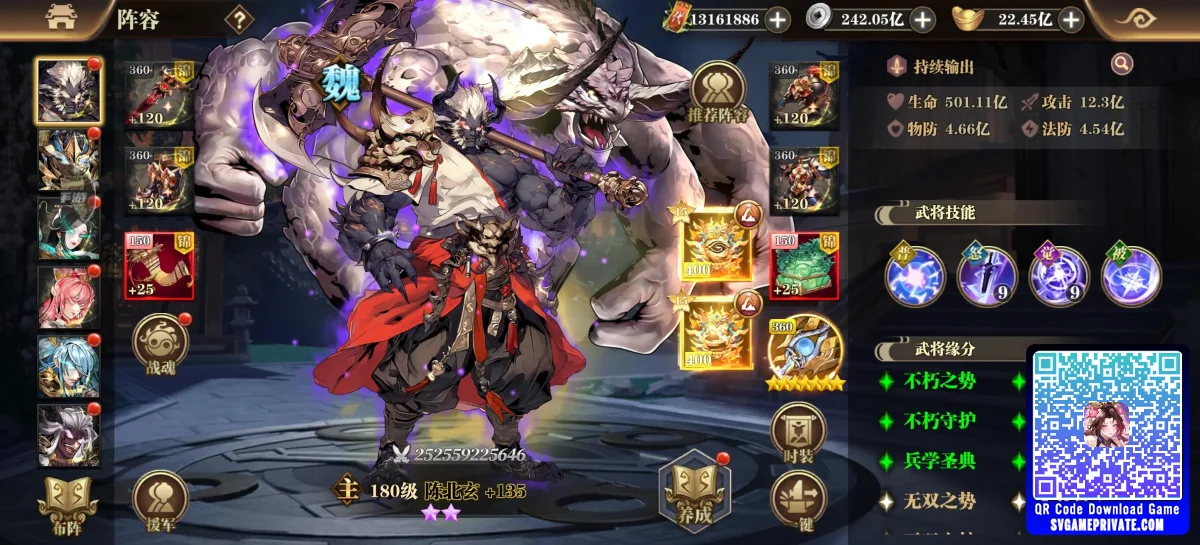Click the question mark help button
Viewport: 1200px width, 545px height.
click(239, 19)
